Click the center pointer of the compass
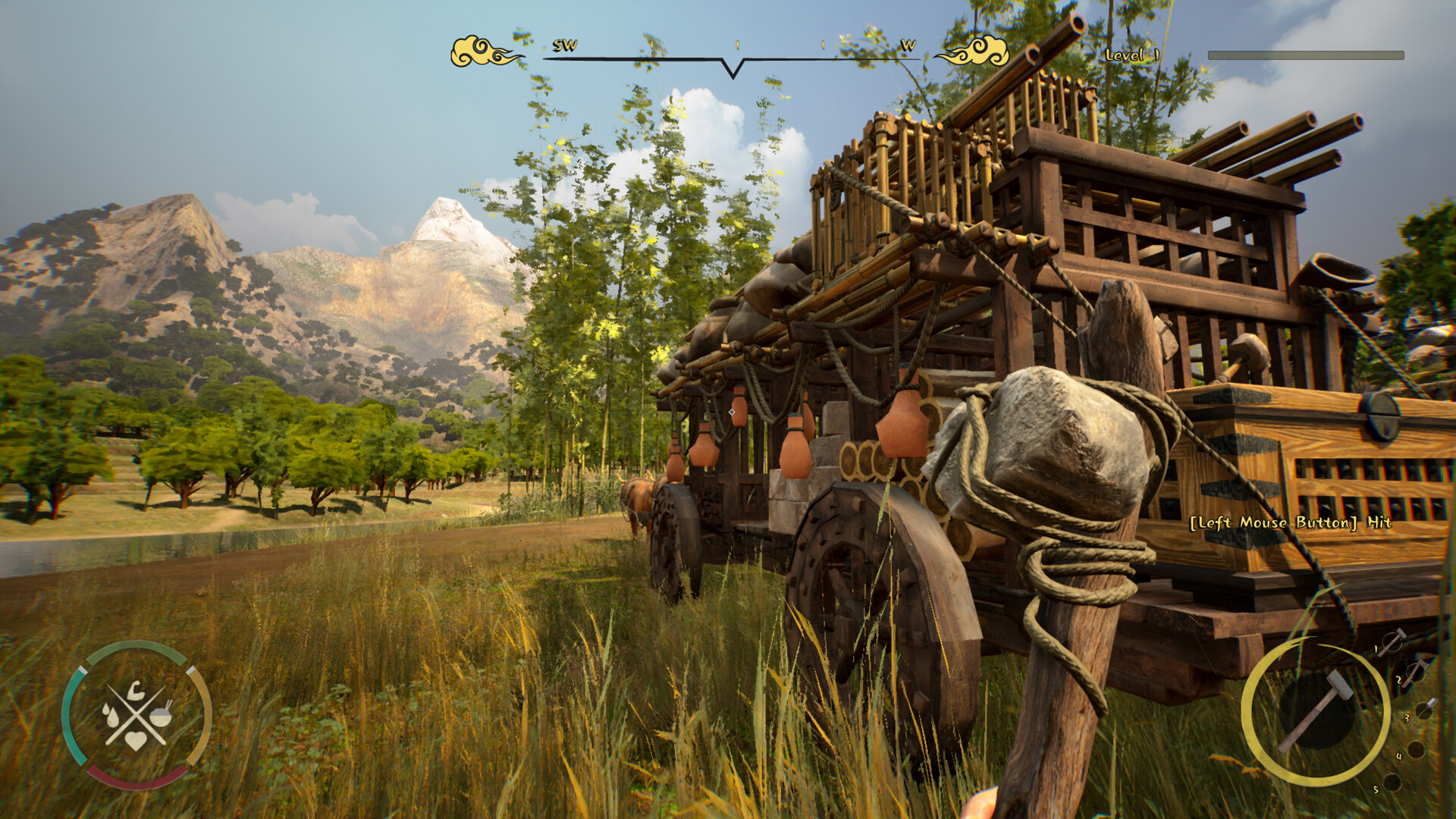Viewport: 1456px width, 819px height. (733, 67)
